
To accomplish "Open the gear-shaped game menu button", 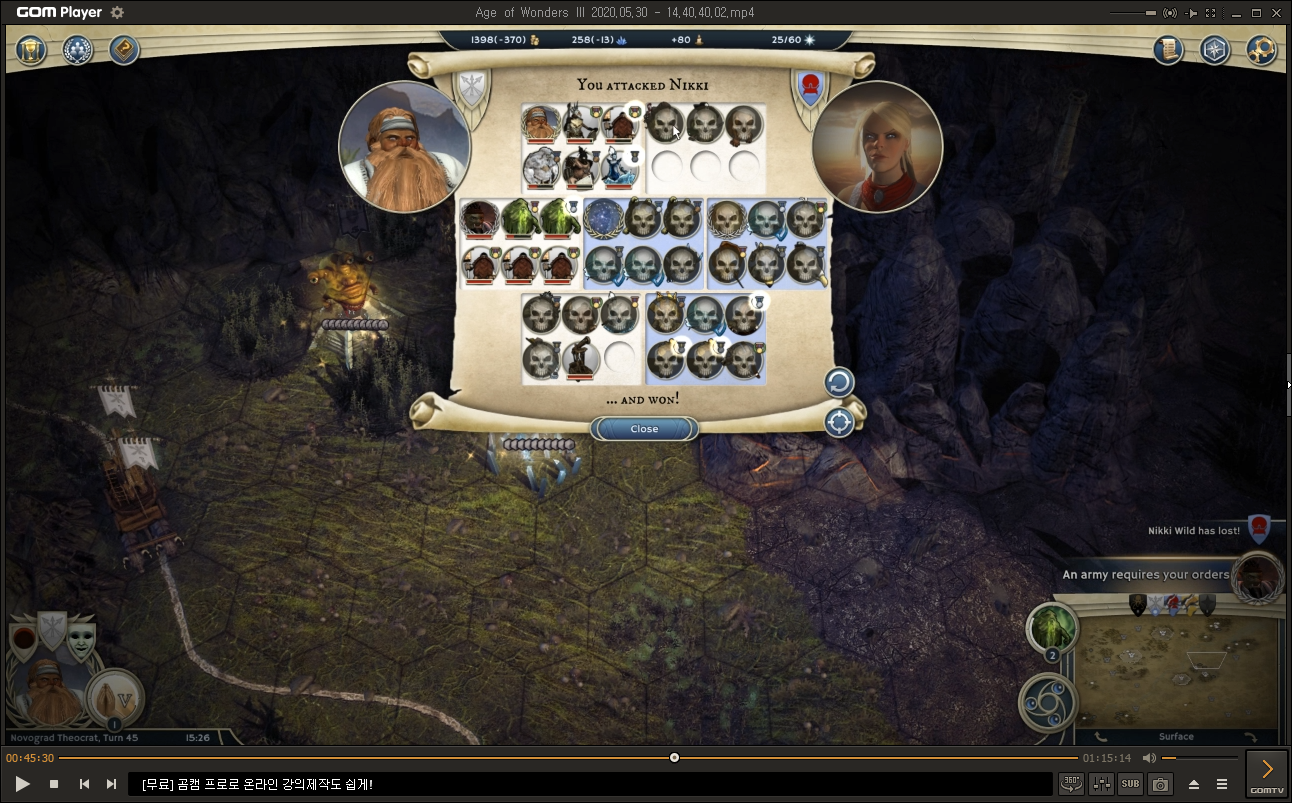I will pos(1261,50).
